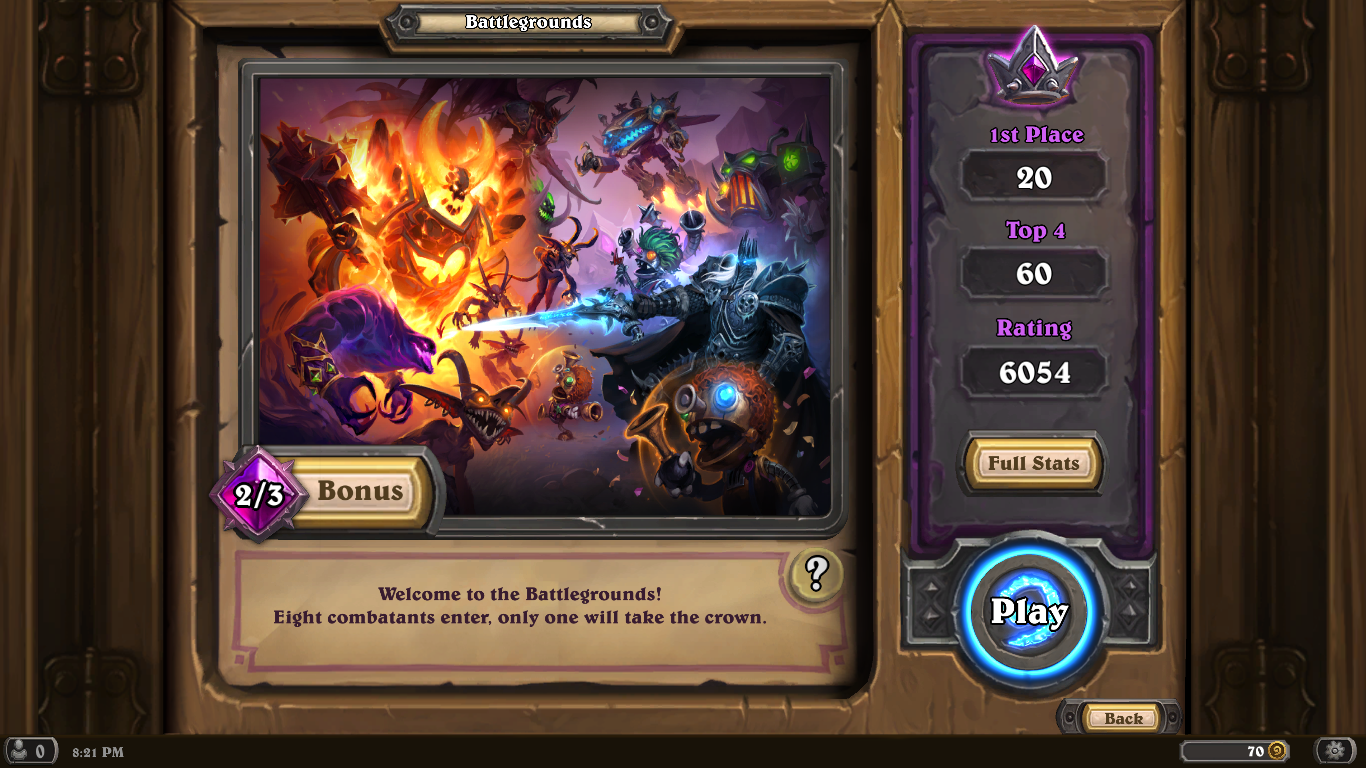Select the Rating value showing 6054
This screenshot has width=1366, height=768.
point(1034,371)
